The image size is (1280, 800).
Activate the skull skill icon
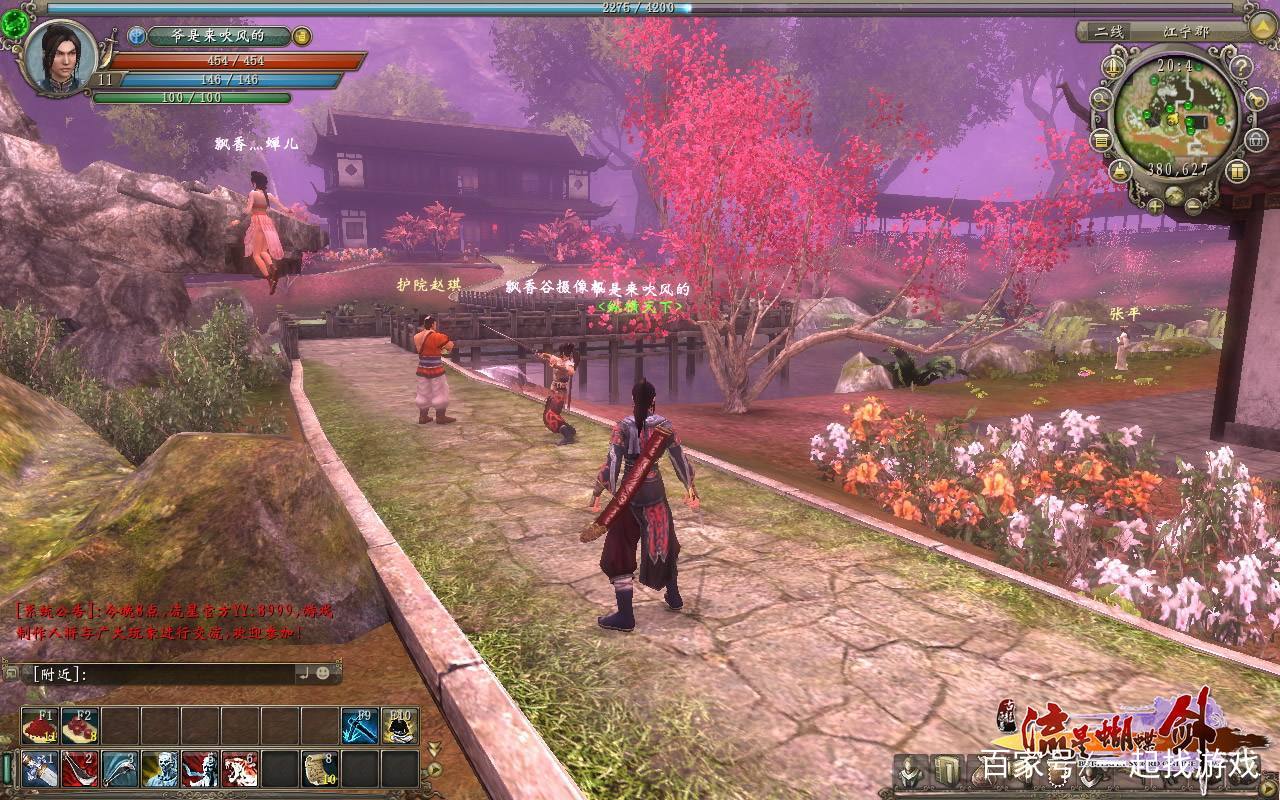tap(160, 769)
